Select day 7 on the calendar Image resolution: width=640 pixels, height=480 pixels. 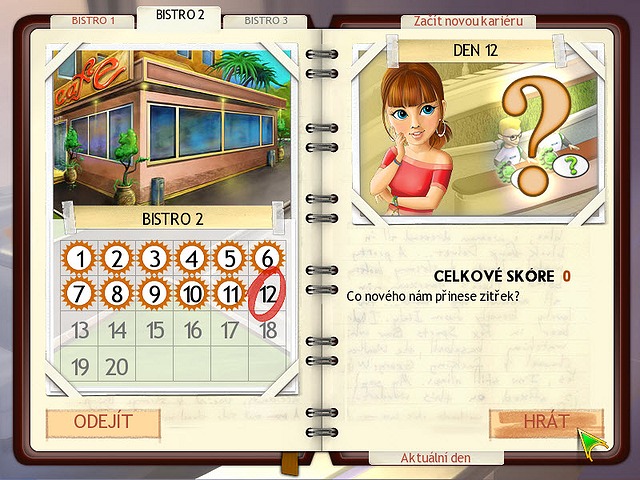tap(80, 295)
